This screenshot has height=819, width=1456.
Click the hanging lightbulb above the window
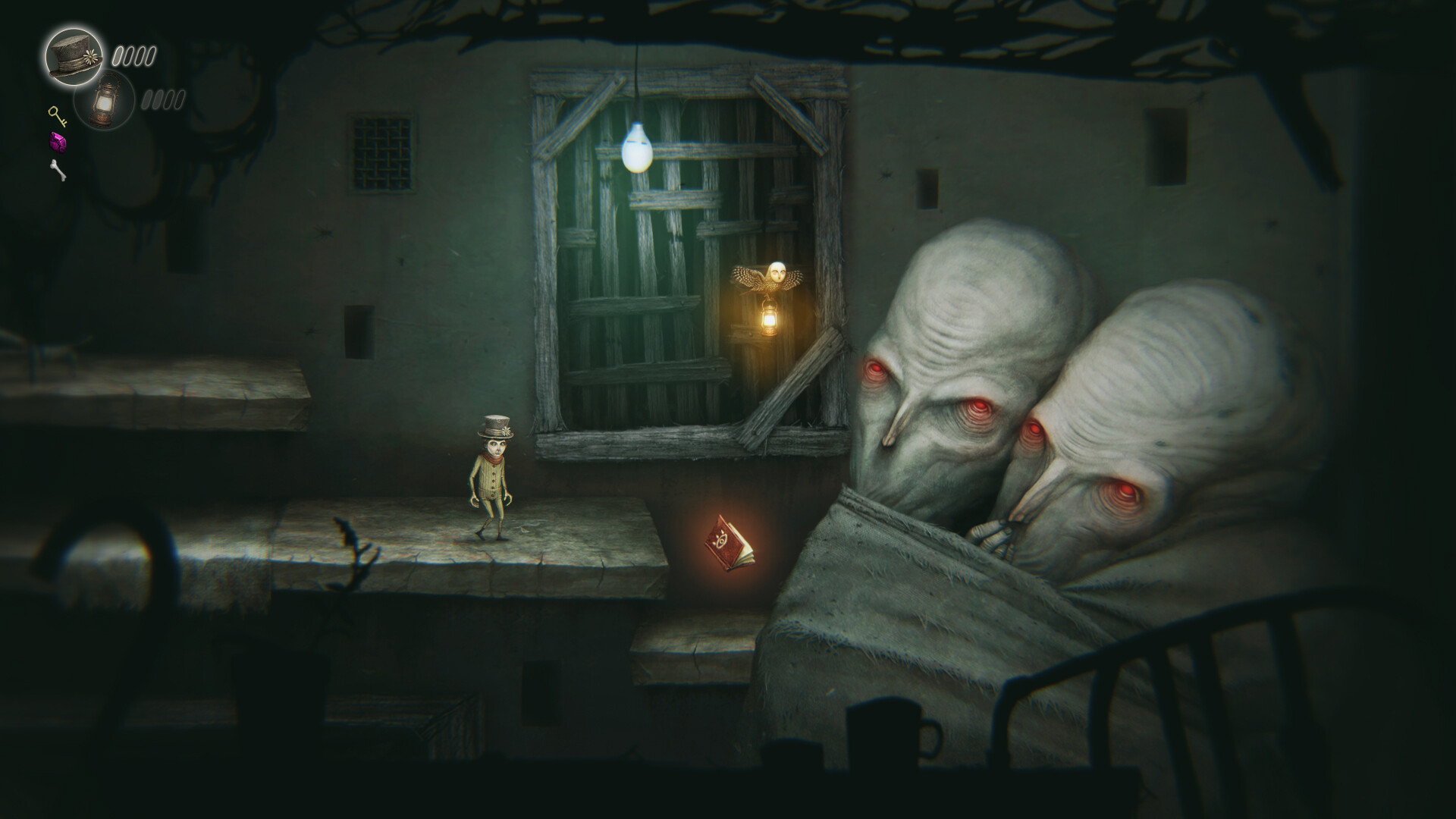coord(637,148)
